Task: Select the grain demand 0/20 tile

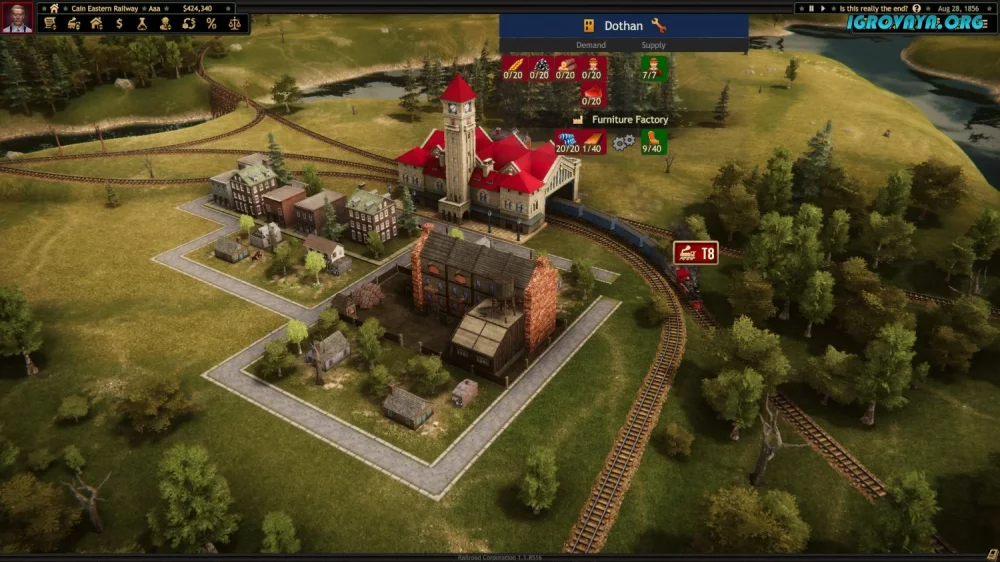Action: [514, 69]
